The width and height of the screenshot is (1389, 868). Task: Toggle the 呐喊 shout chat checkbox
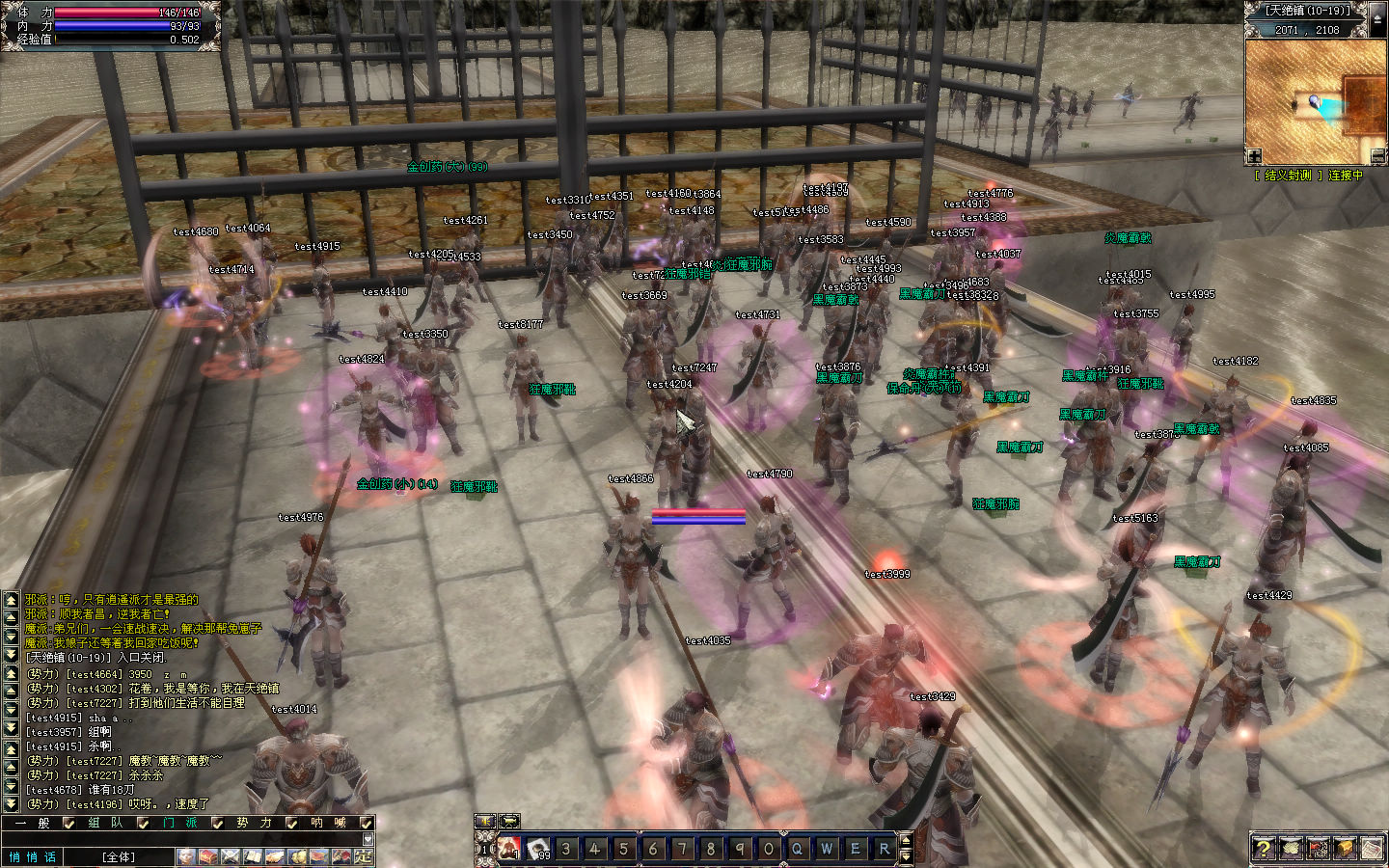pyautogui.click(x=366, y=823)
